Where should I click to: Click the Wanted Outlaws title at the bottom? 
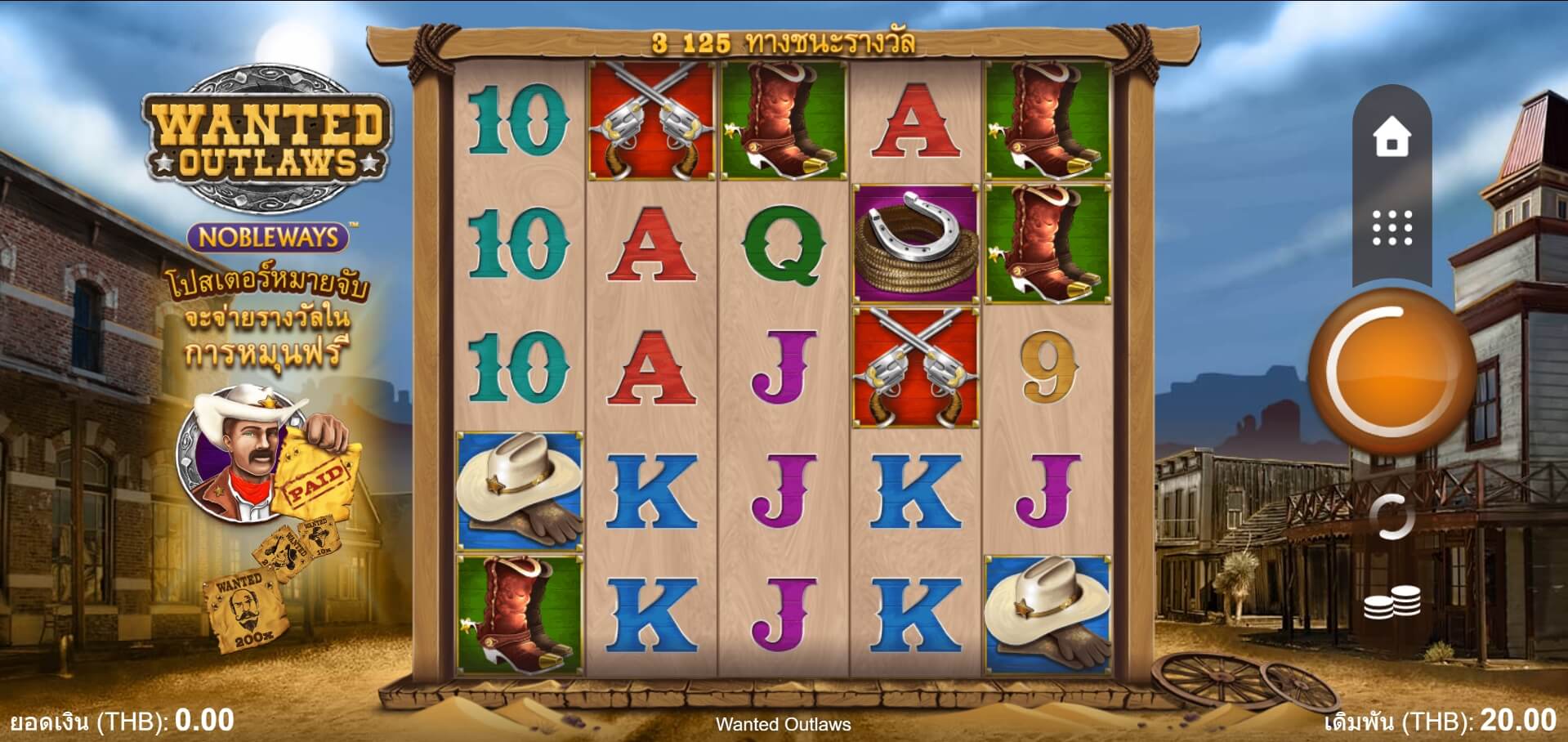click(784, 724)
